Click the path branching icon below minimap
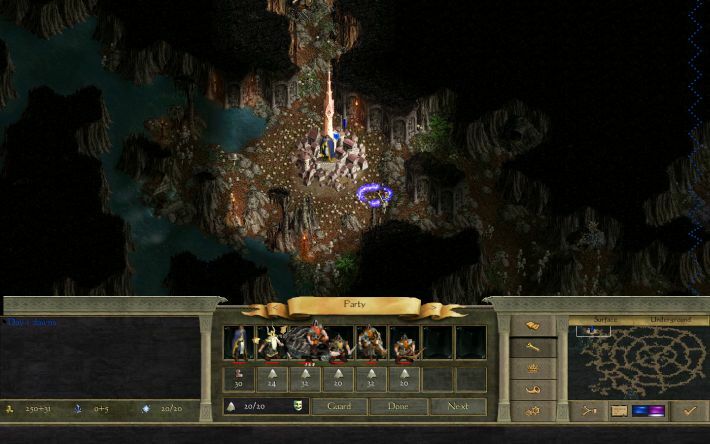Image resolution: width=710 pixels, height=444 pixels. pos(587,410)
